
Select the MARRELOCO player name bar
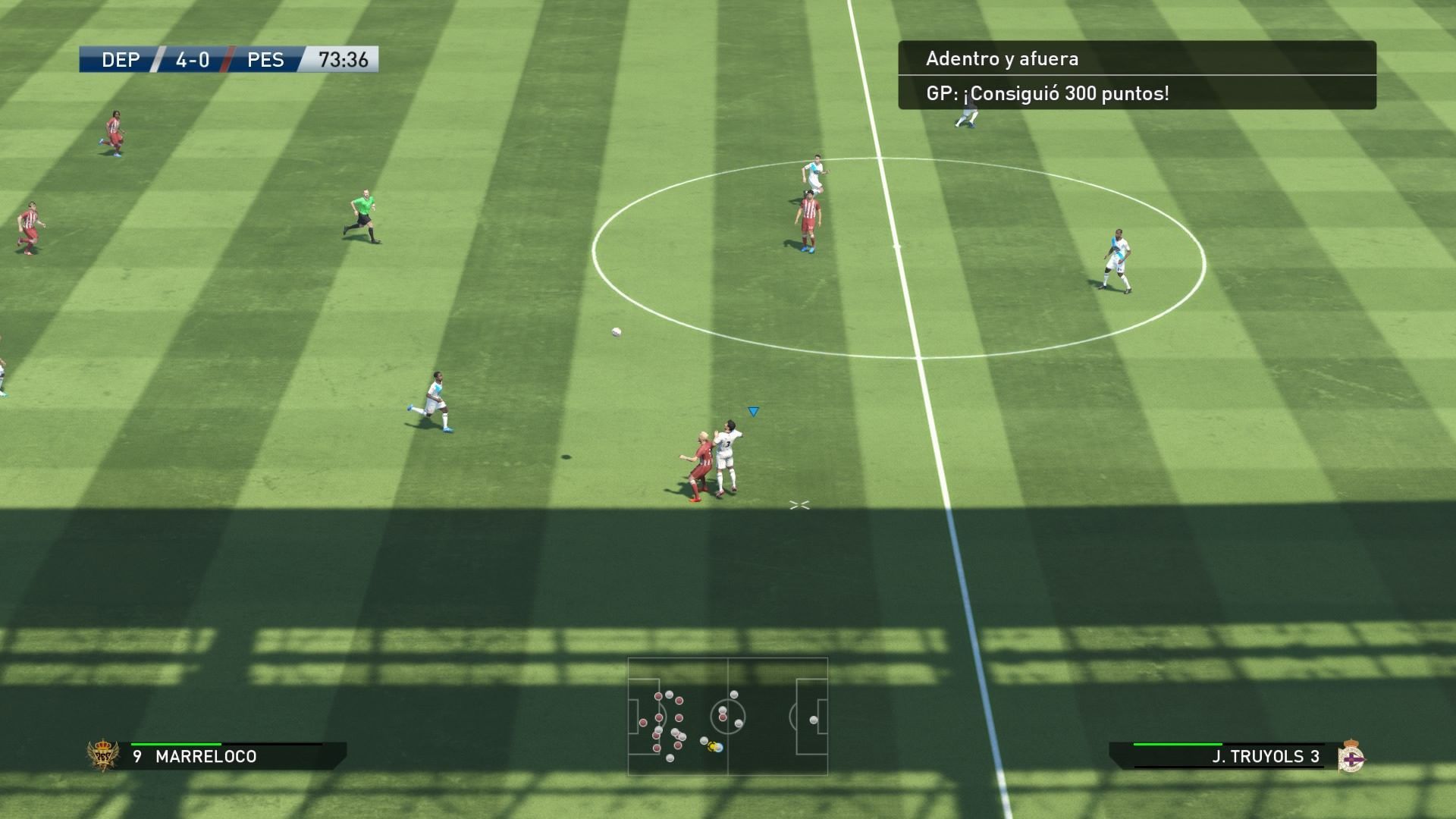(205, 756)
